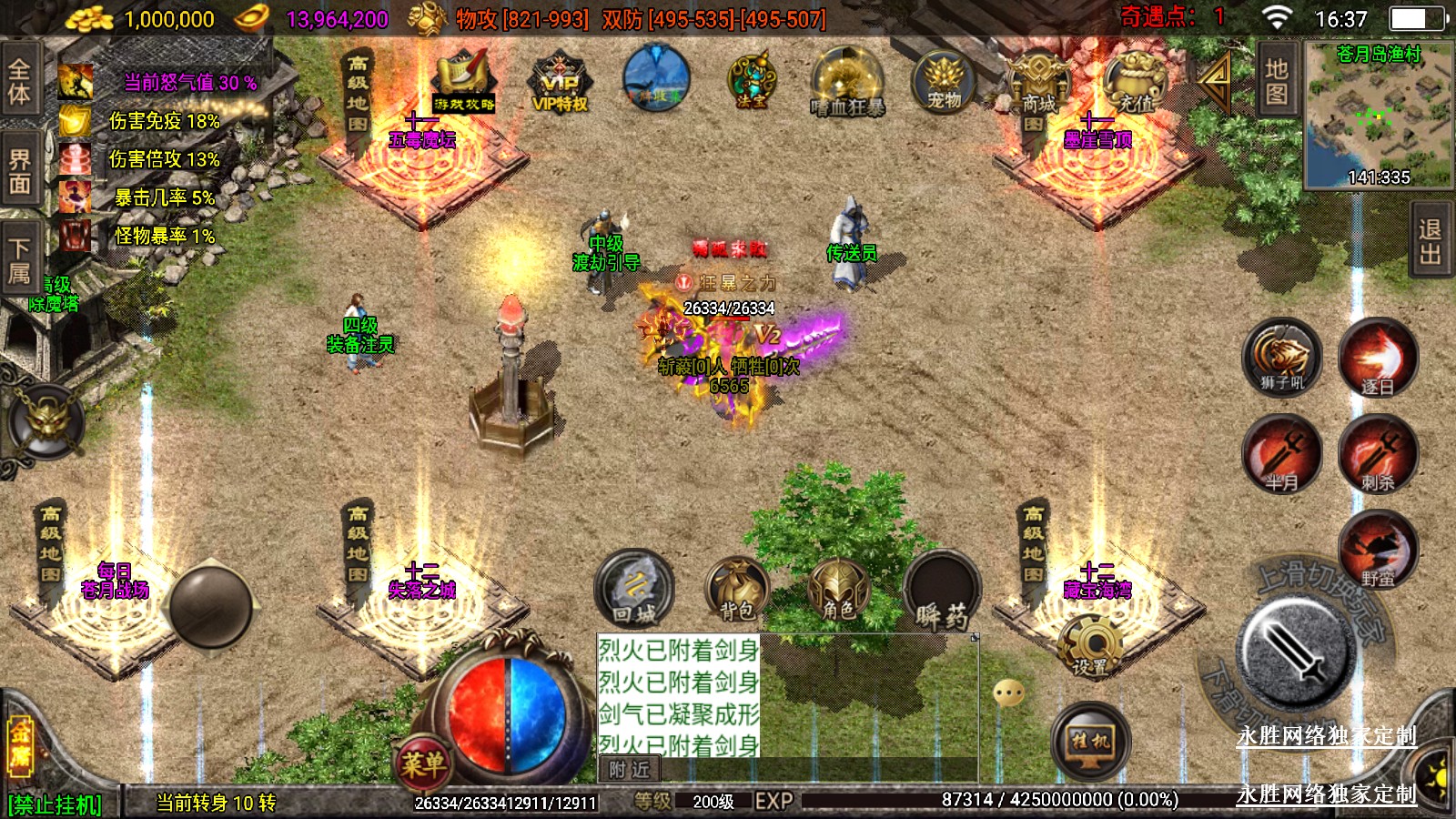Tap the 退出 exit button
The image size is (1456, 819).
pos(1431,241)
